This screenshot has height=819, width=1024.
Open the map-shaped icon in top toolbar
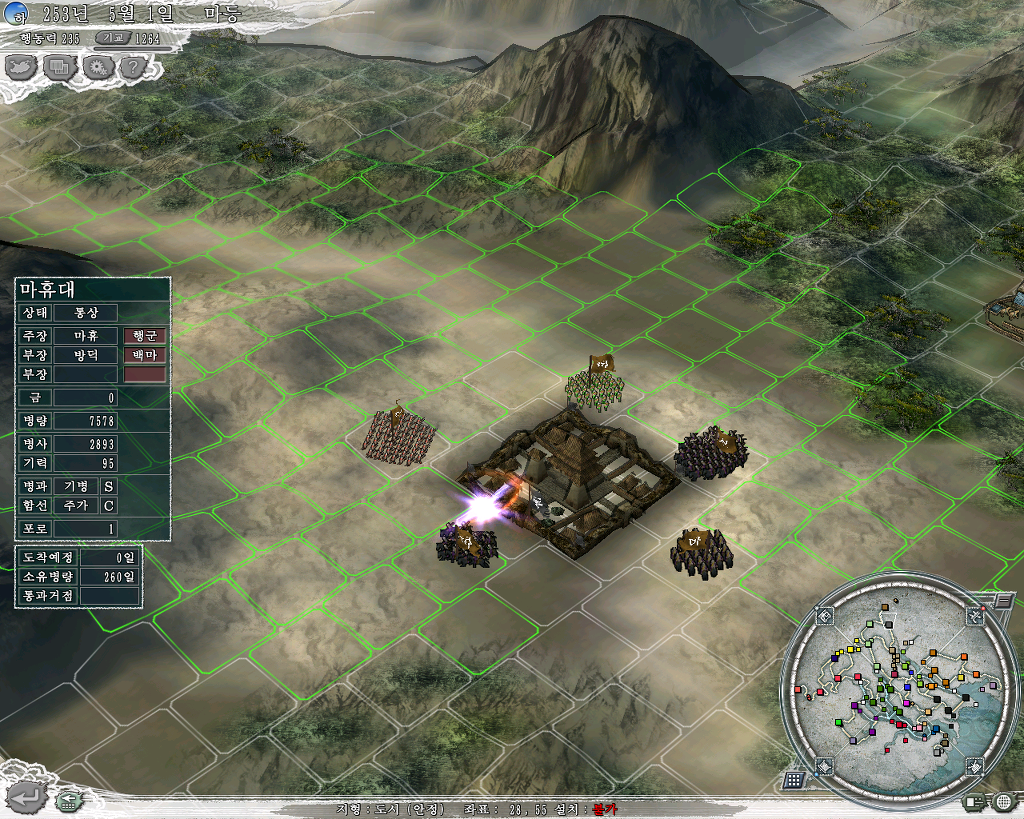tap(20, 67)
